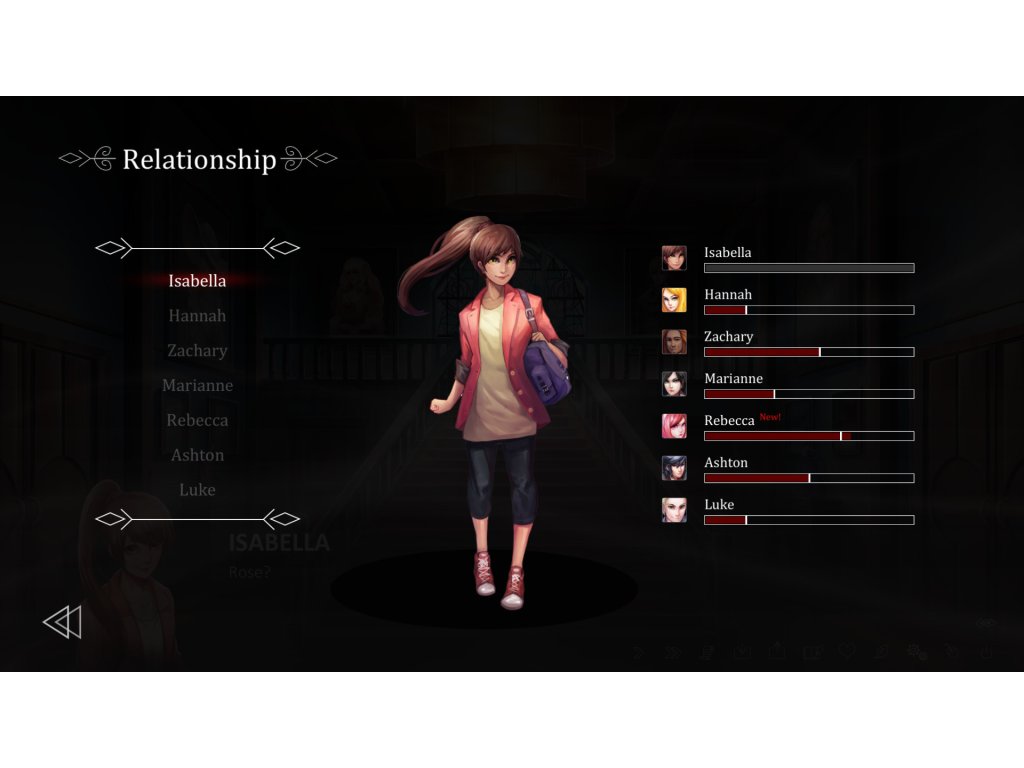Select Isabella in the left name list
This screenshot has width=1024, height=768.
coord(197,281)
